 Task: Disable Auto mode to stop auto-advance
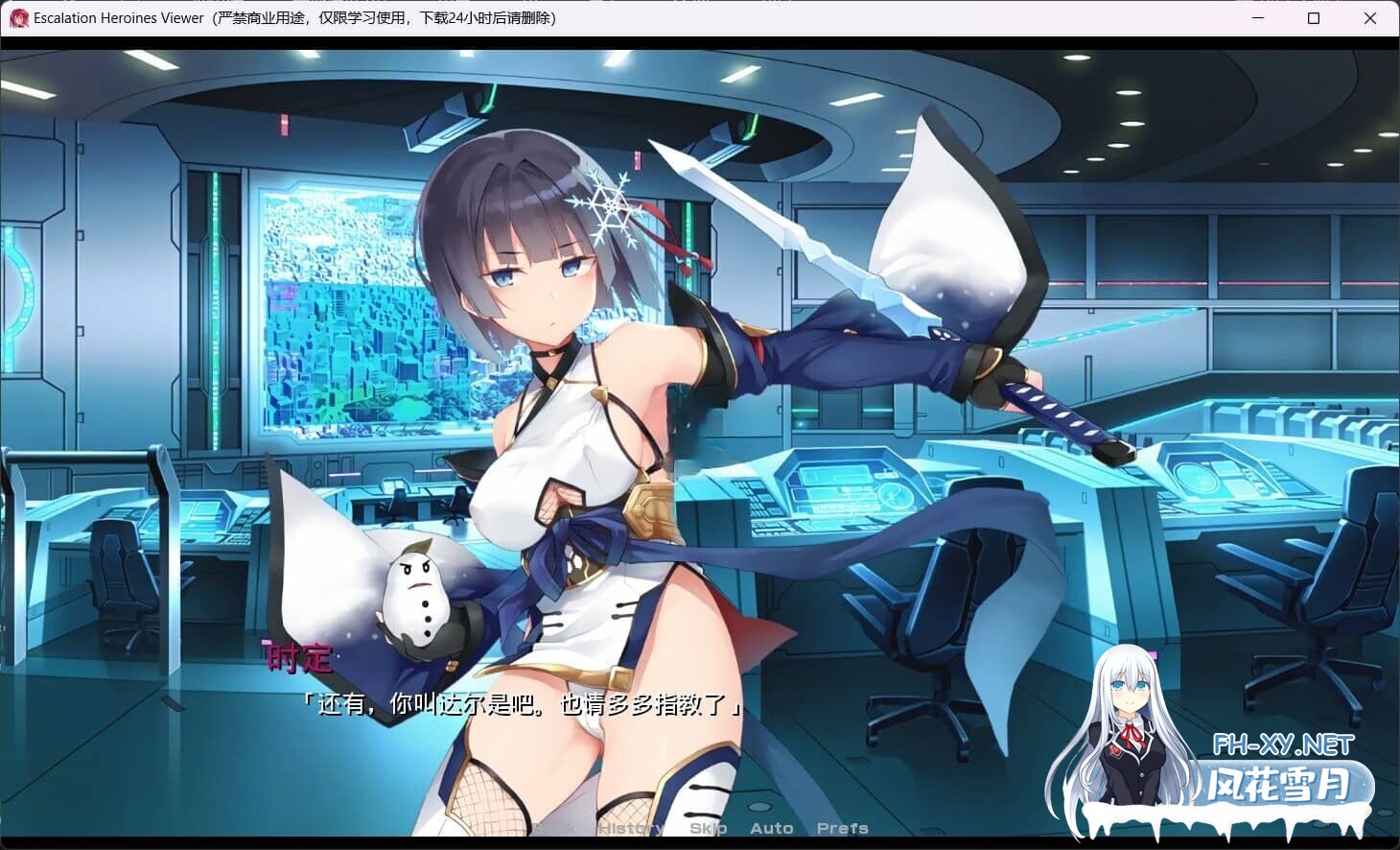coord(772,827)
